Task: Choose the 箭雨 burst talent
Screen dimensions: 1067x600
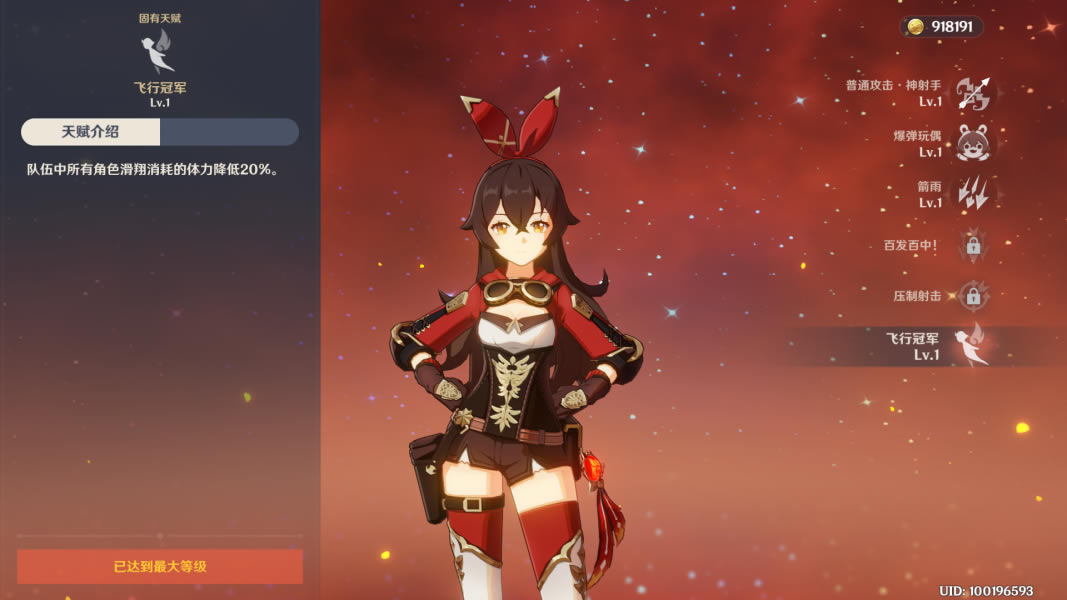Action: pyautogui.click(x=972, y=194)
